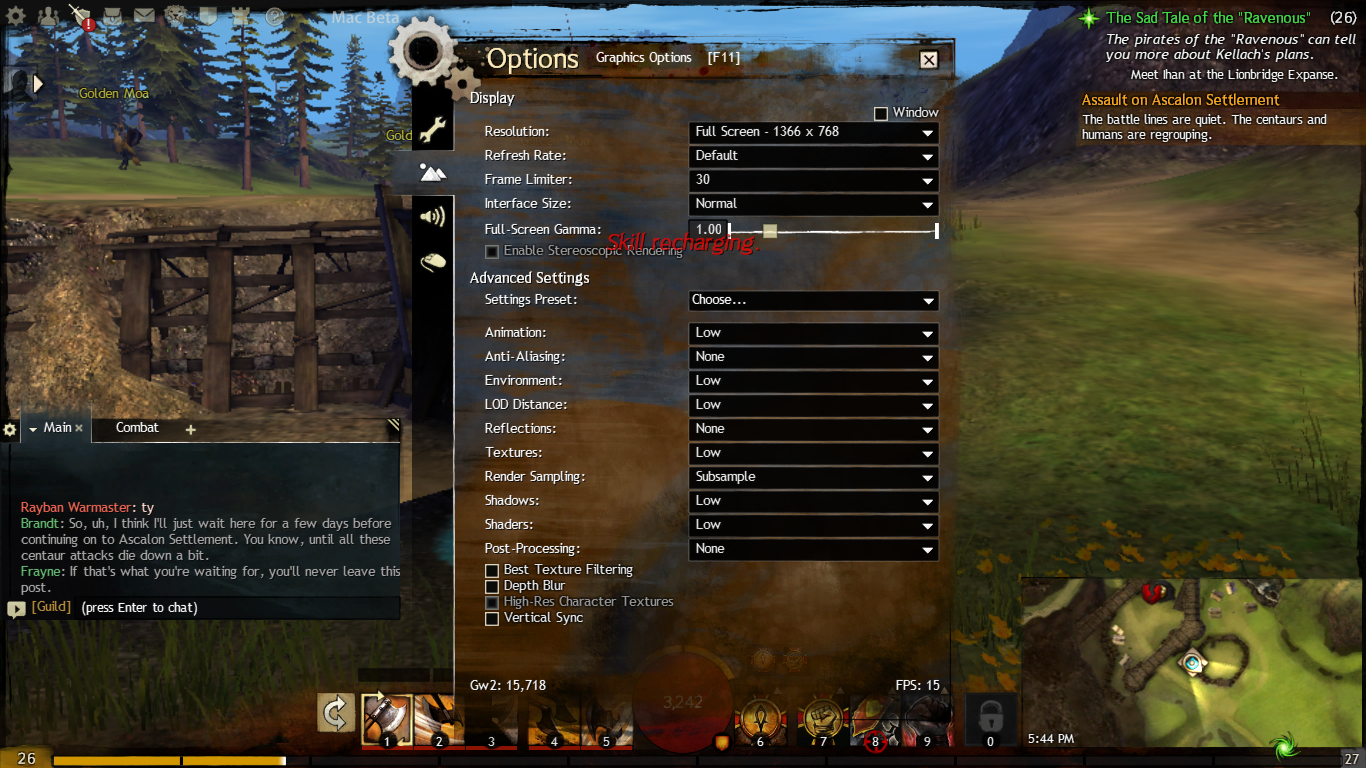
Task: Change the Shadows quality dropdown
Action: [x=814, y=501]
